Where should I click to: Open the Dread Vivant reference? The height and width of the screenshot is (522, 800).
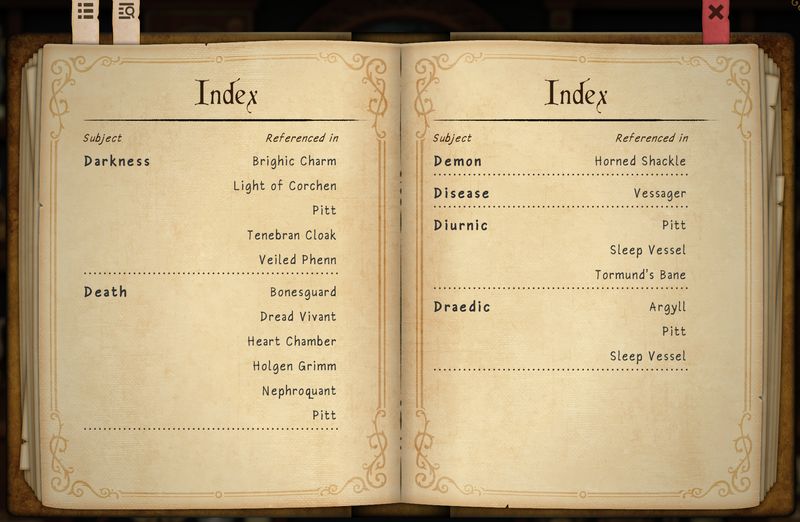click(x=298, y=317)
